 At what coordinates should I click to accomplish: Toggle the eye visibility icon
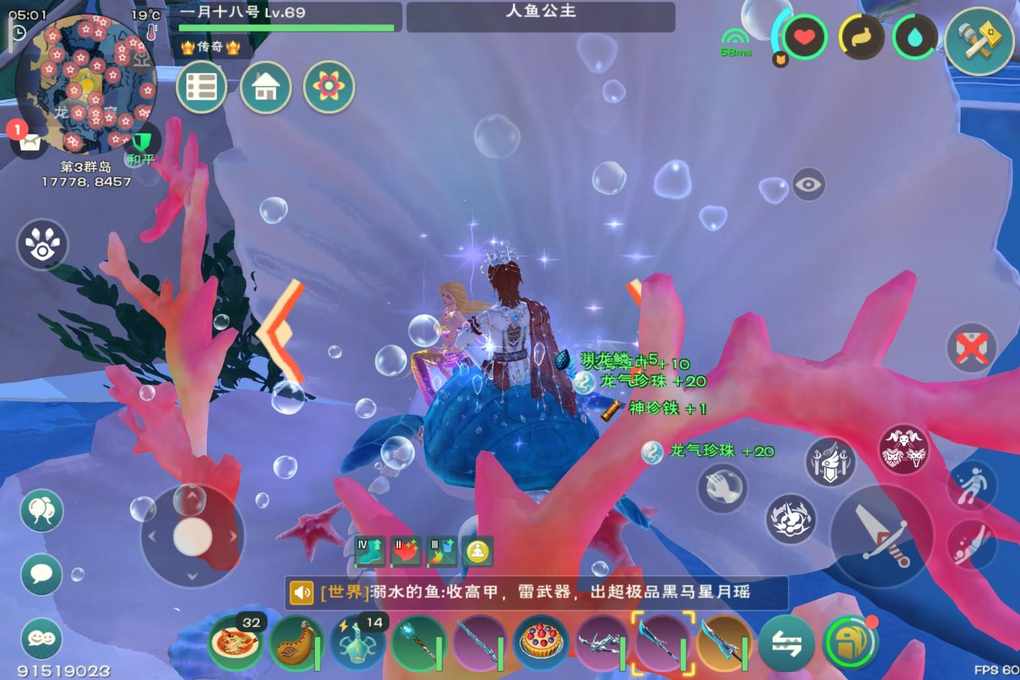pyautogui.click(x=808, y=184)
